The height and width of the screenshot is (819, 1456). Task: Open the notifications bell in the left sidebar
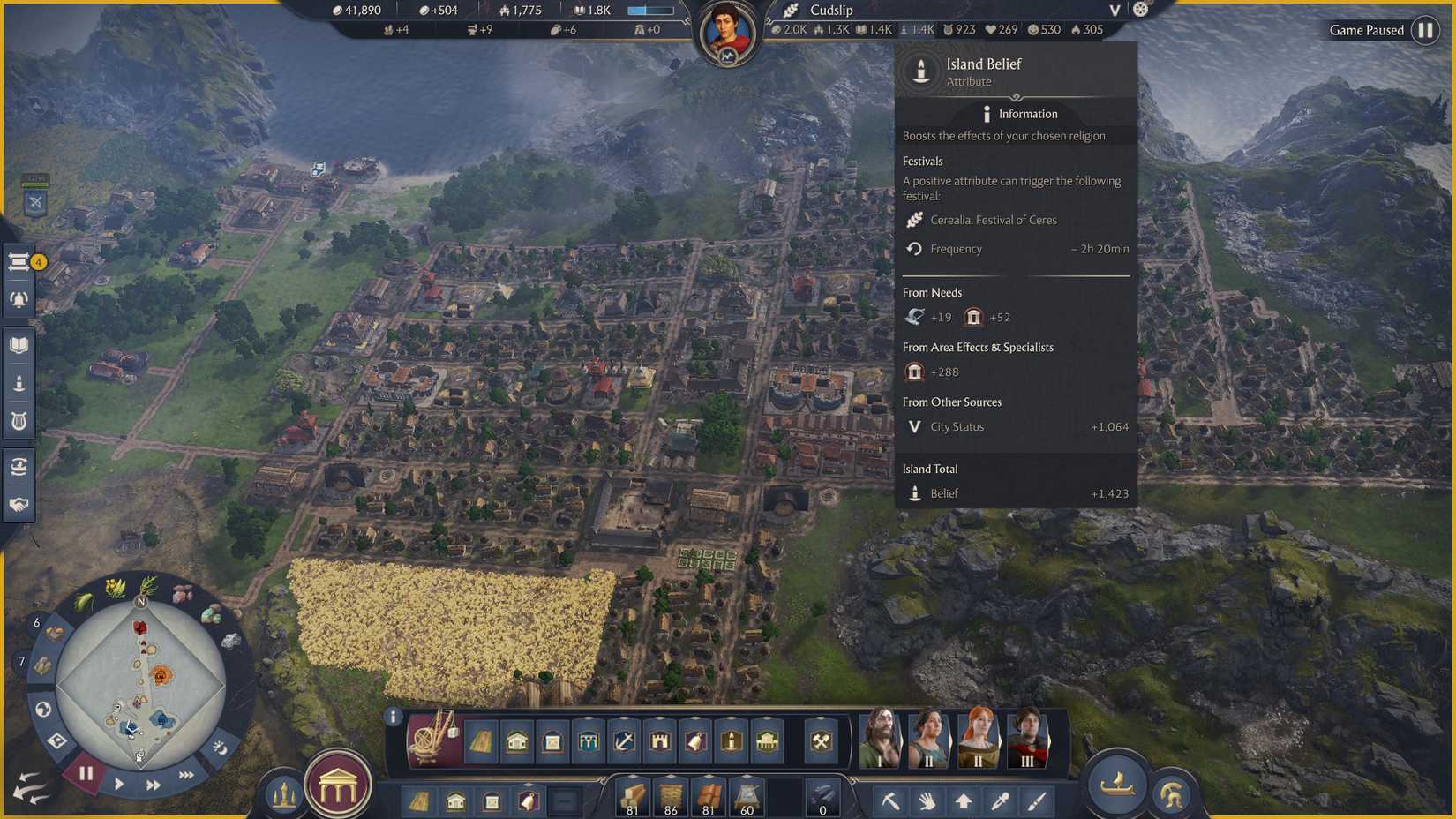19,298
